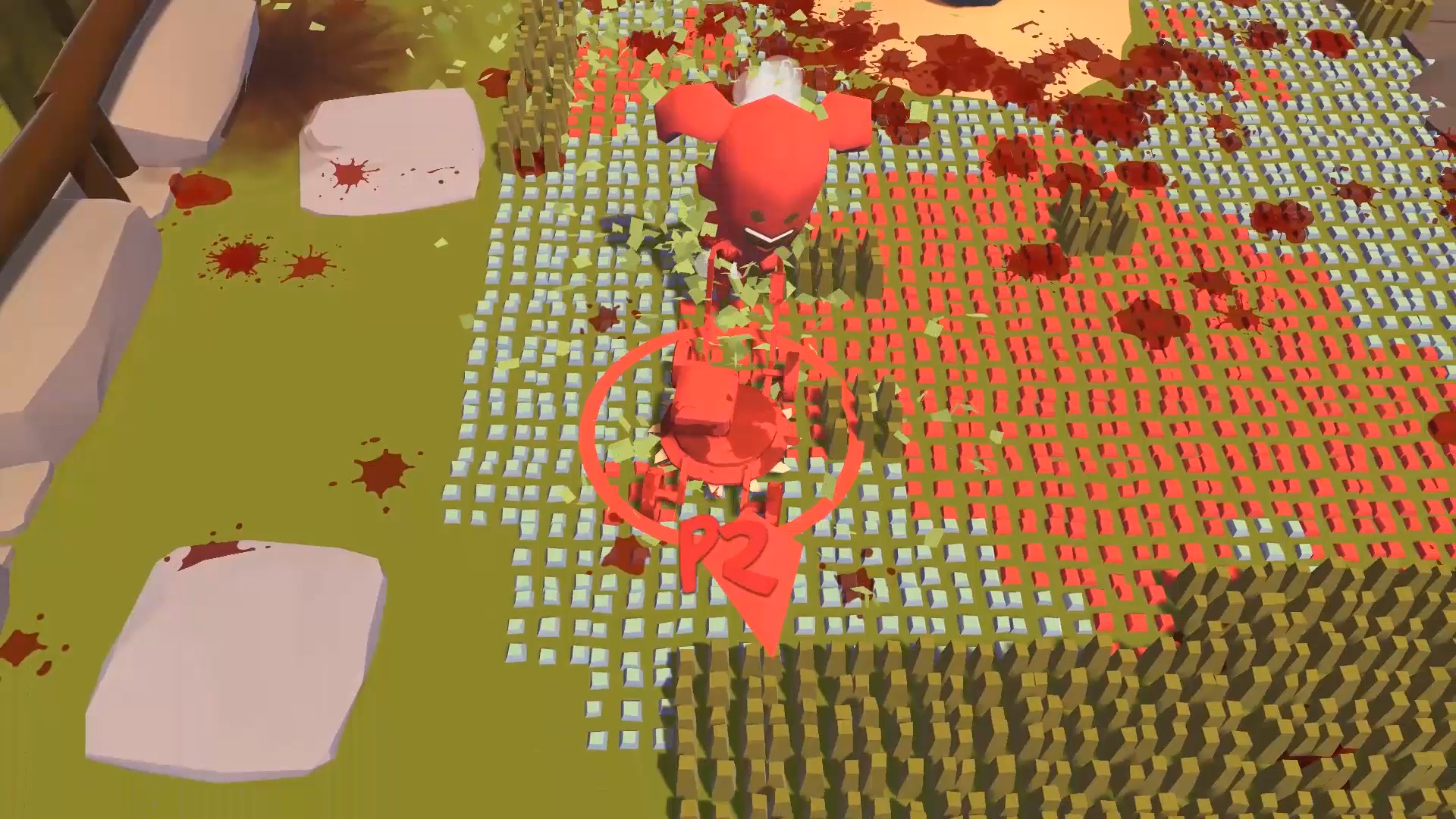Click the character's white face markings
The image size is (1456, 819).
766,235
